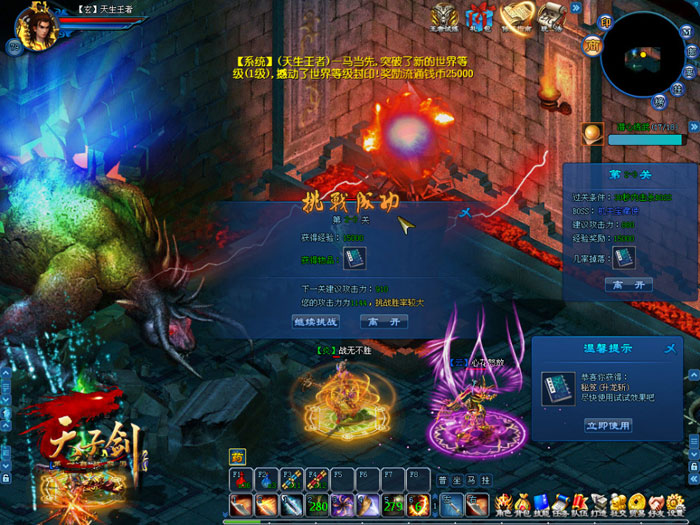
Task: Continue the challenge with 继续挑战 button
Action: click(315, 322)
